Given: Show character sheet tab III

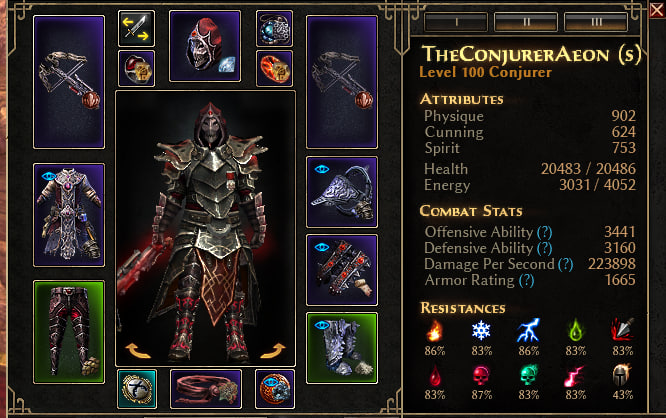Looking at the screenshot, I should [596, 20].
